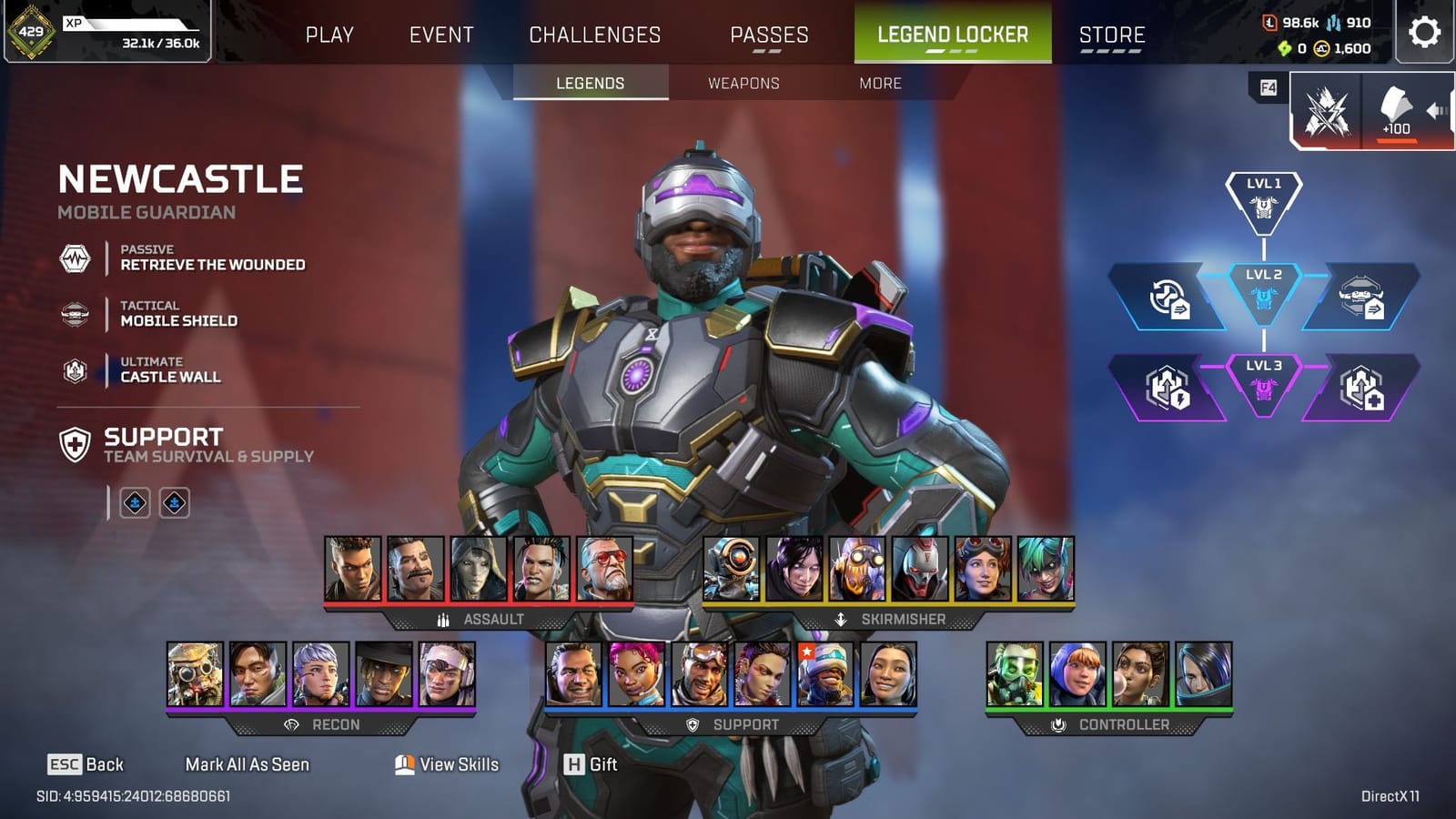Select the Passive Retrieve the Wounded icon

(76, 258)
